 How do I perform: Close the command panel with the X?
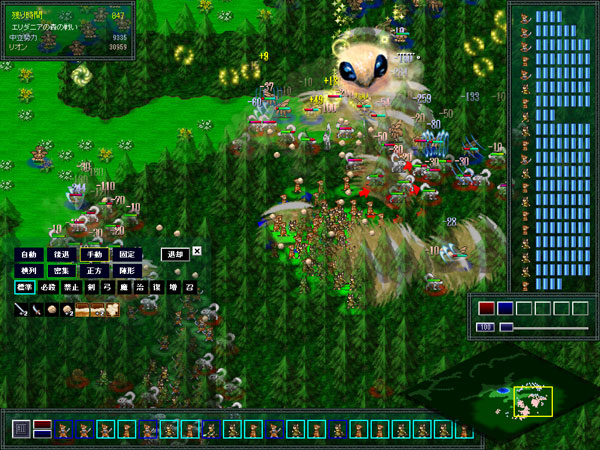pos(197,252)
